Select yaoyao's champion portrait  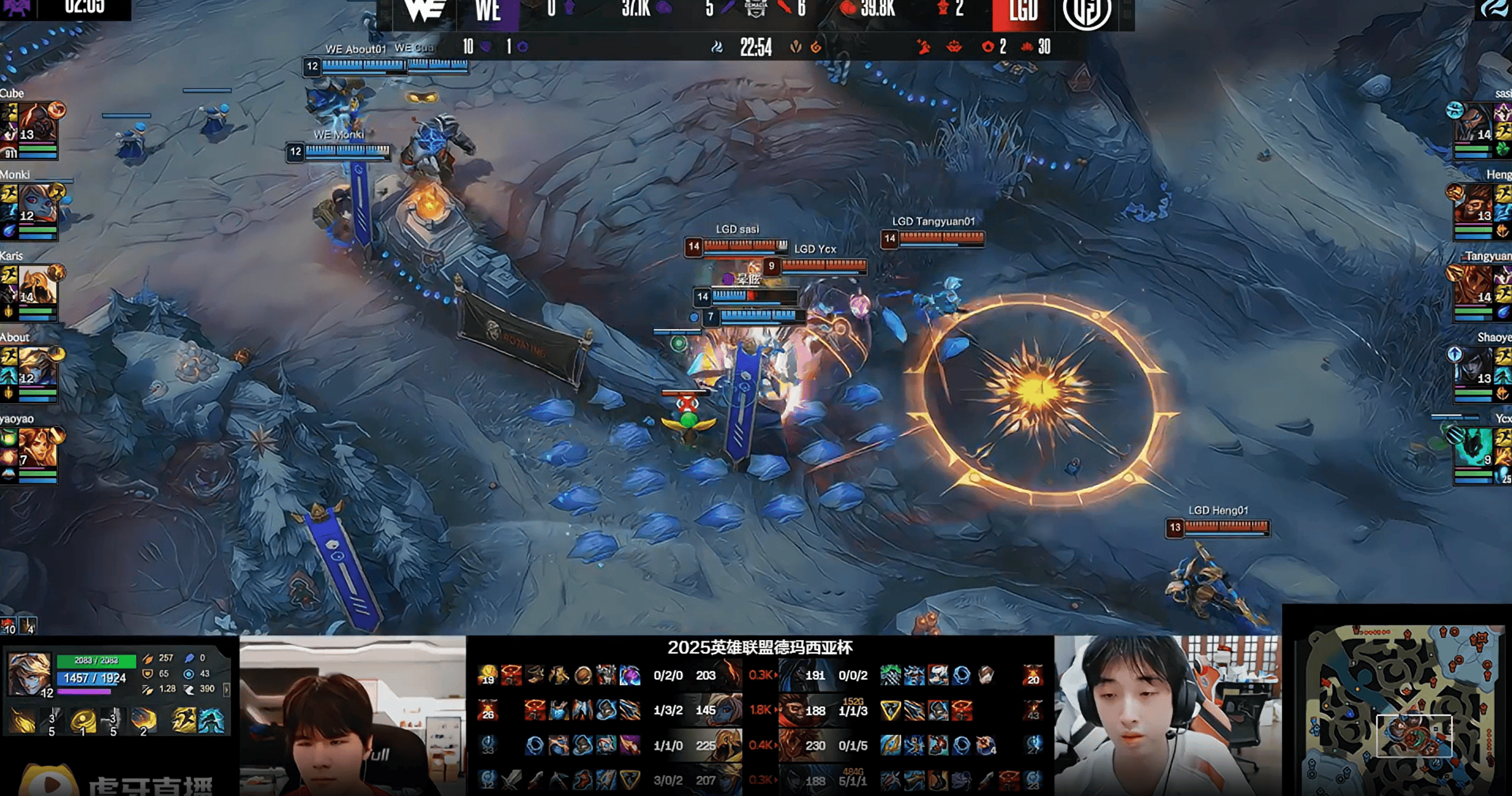[38, 448]
